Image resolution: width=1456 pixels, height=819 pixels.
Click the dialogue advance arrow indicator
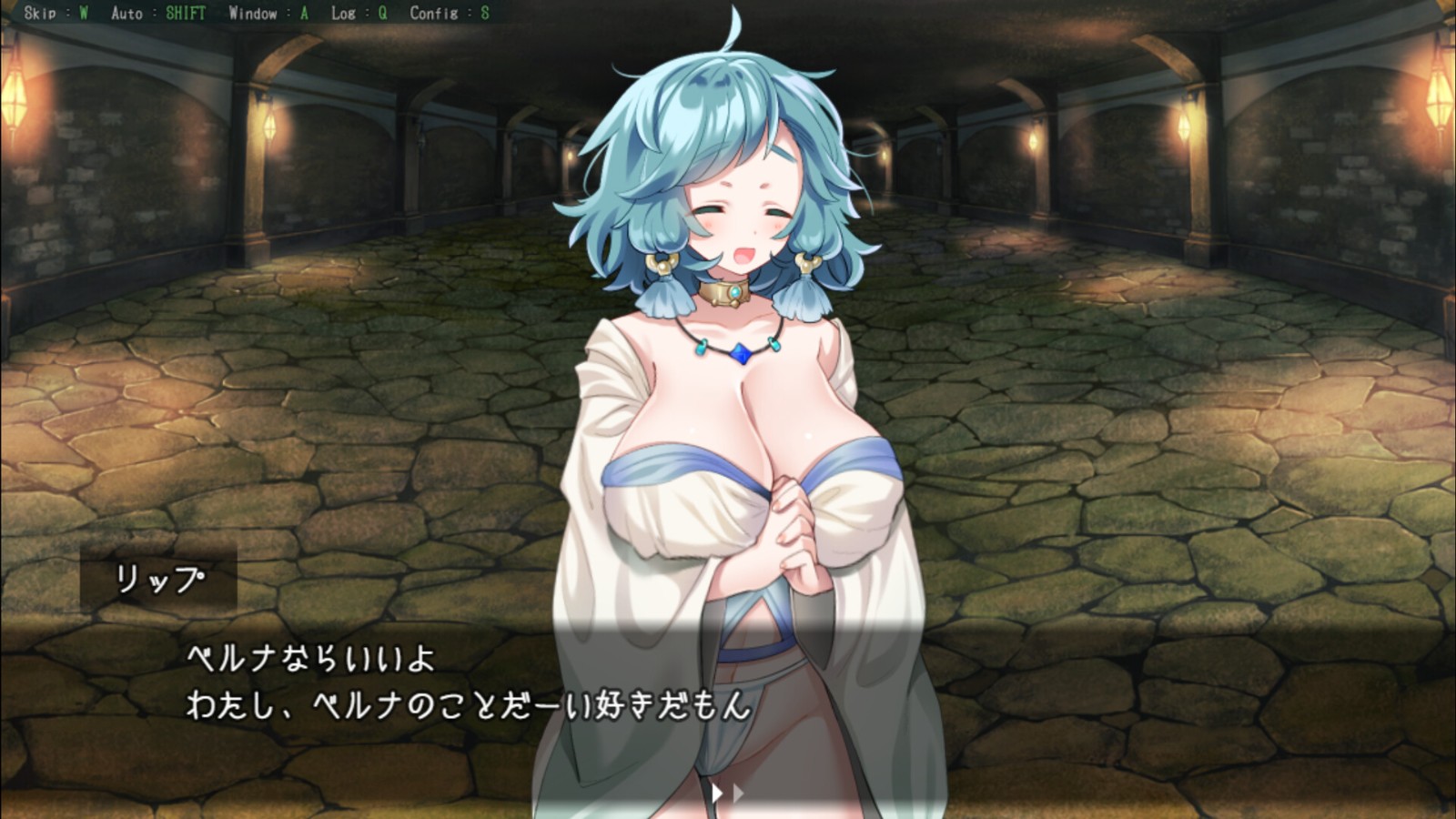click(x=726, y=794)
